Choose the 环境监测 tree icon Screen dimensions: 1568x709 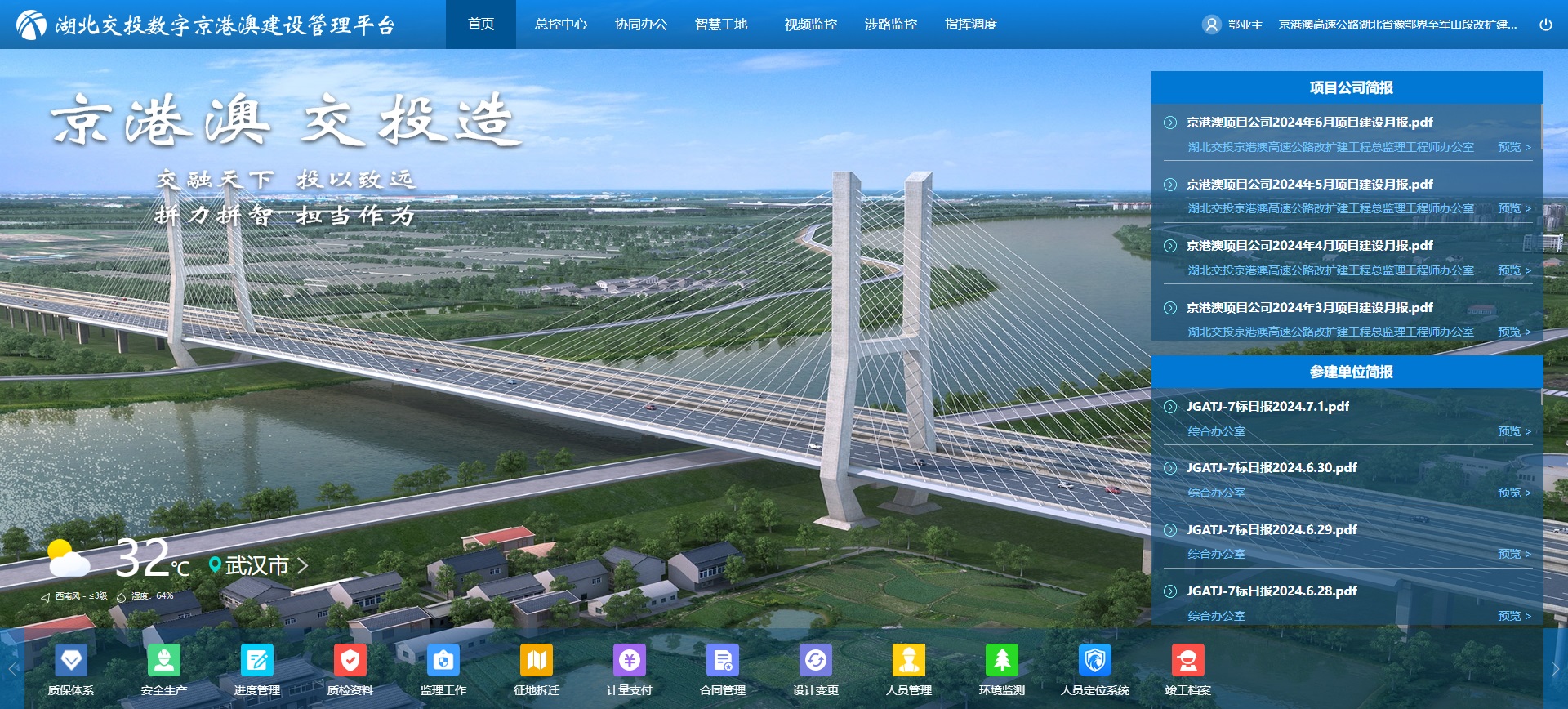1002,661
